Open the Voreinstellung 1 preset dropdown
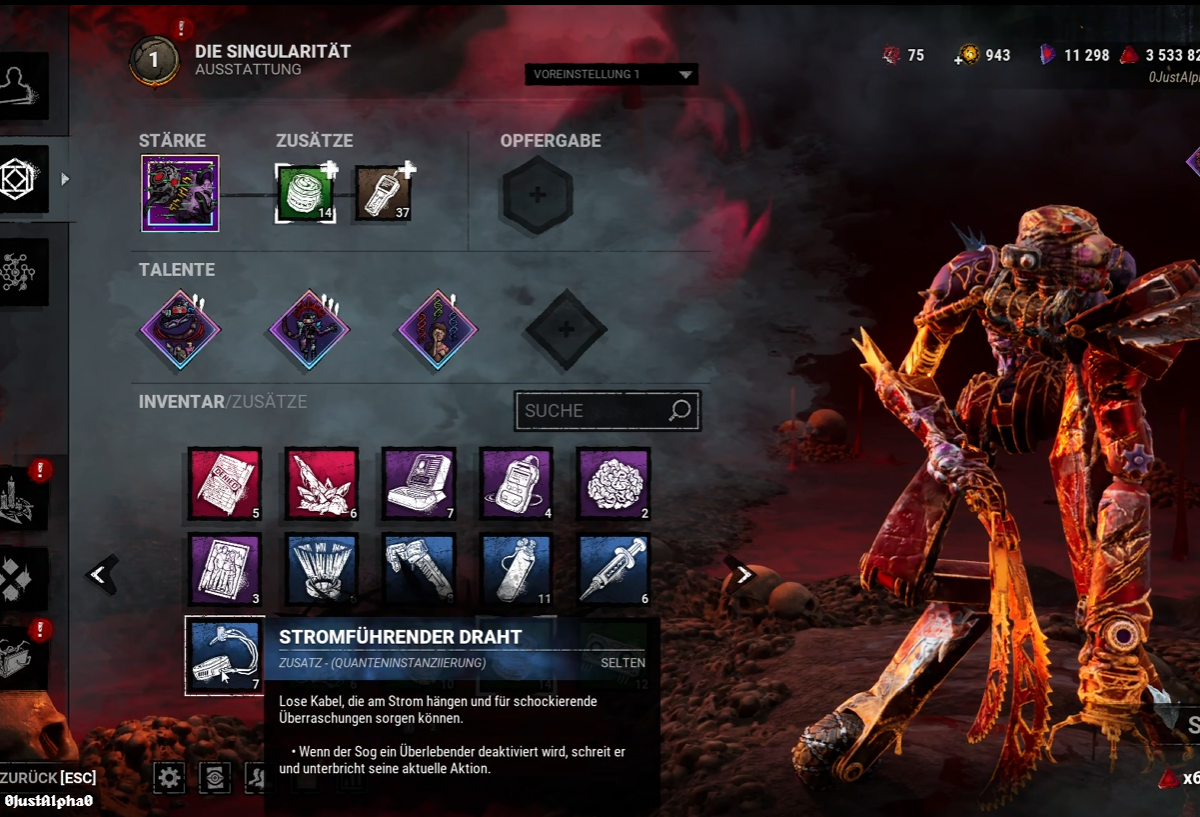 click(611, 75)
